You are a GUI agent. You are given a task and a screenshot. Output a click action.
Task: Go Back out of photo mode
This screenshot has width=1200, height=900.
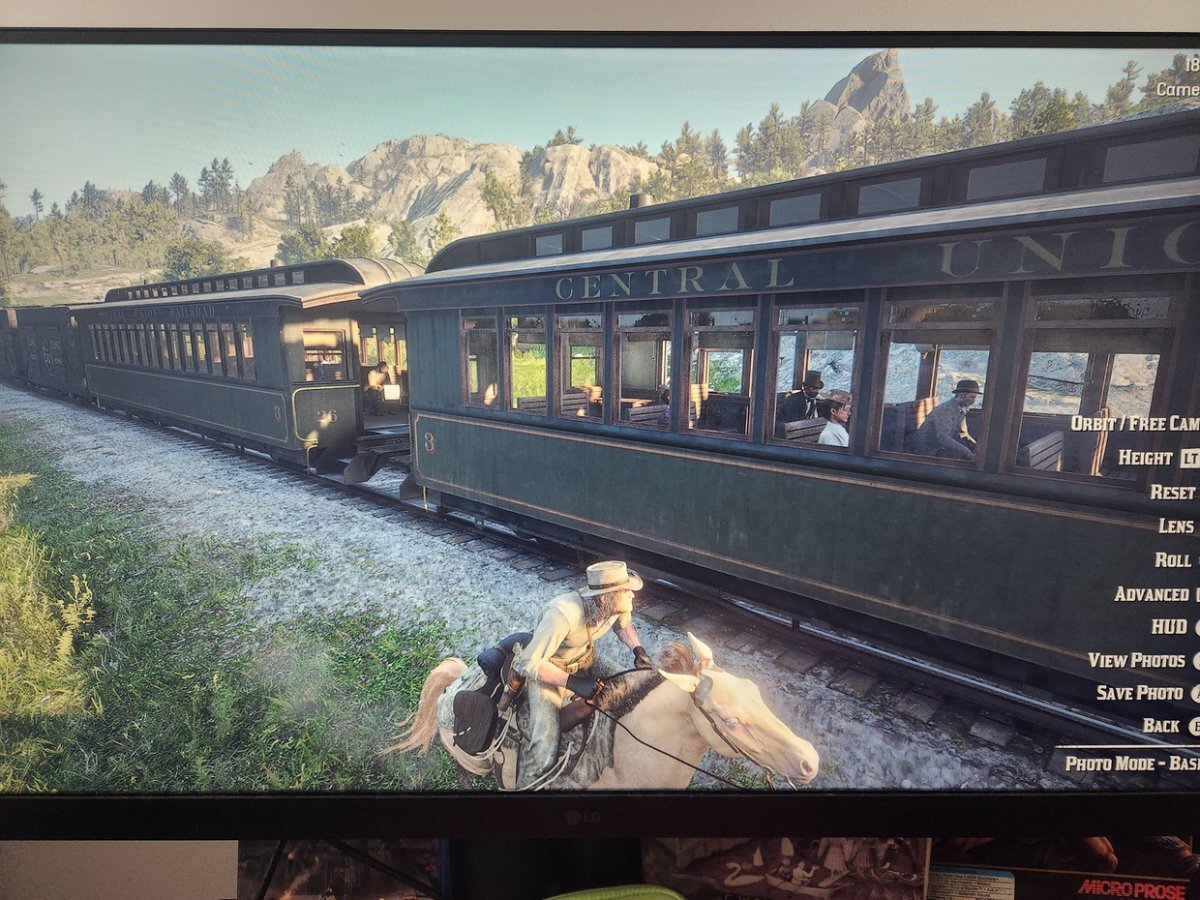(1161, 726)
